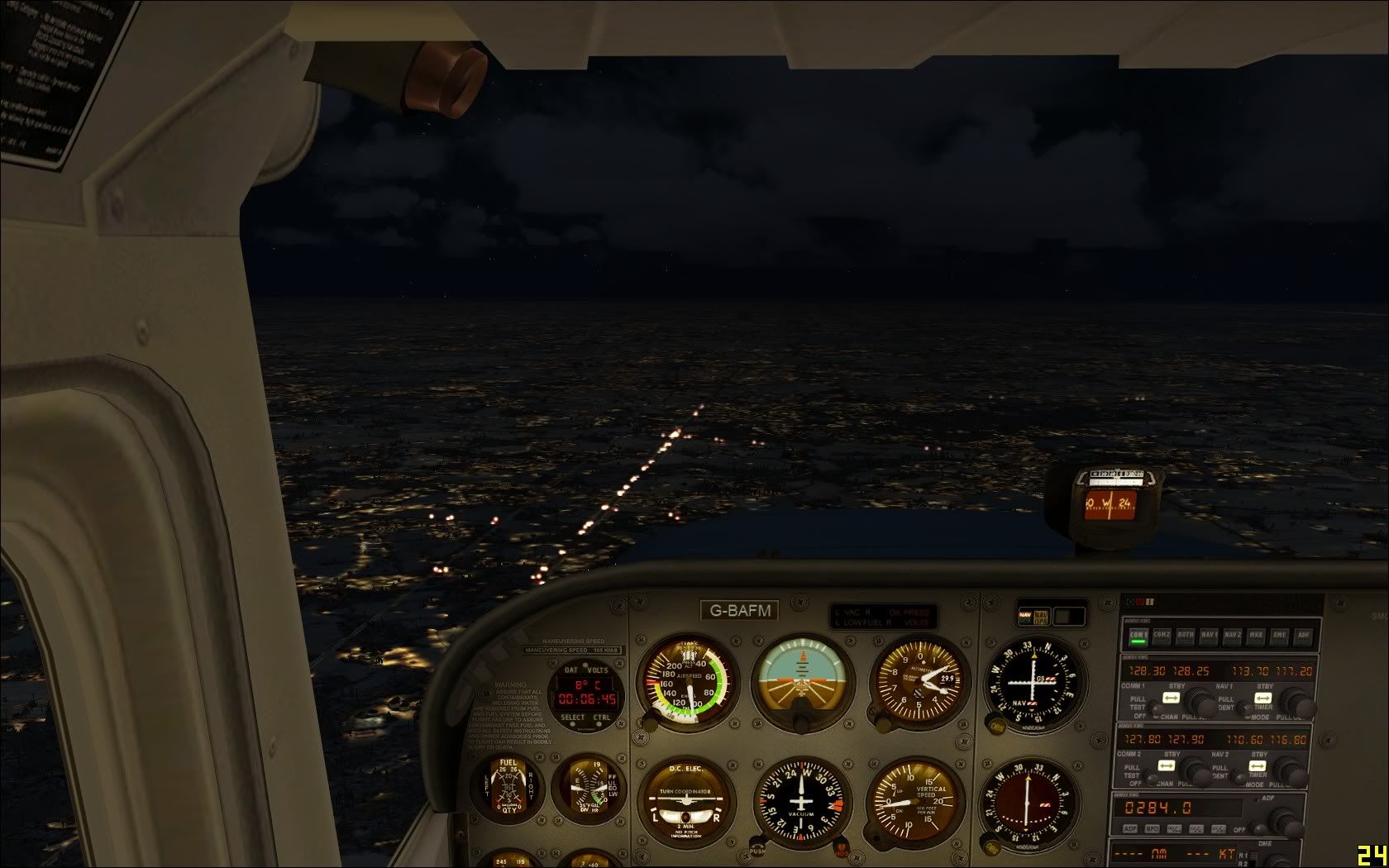The image size is (1389, 868).
Task: Click the BFO button on ADF receiver
Action: click(1152, 828)
